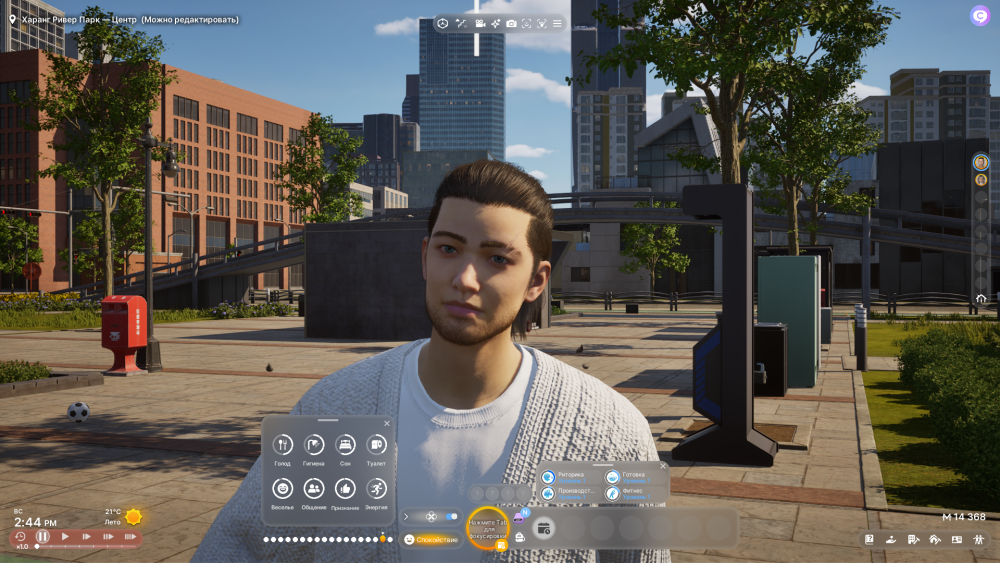Open the top toolbar hamburger menu
Image resolution: width=1000 pixels, height=563 pixels.
(557, 23)
